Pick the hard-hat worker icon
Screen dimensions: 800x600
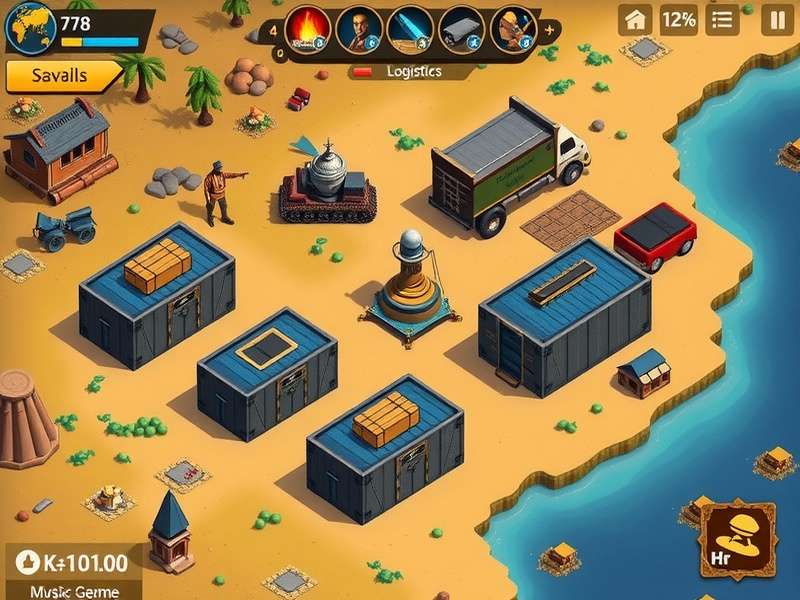(513, 29)
